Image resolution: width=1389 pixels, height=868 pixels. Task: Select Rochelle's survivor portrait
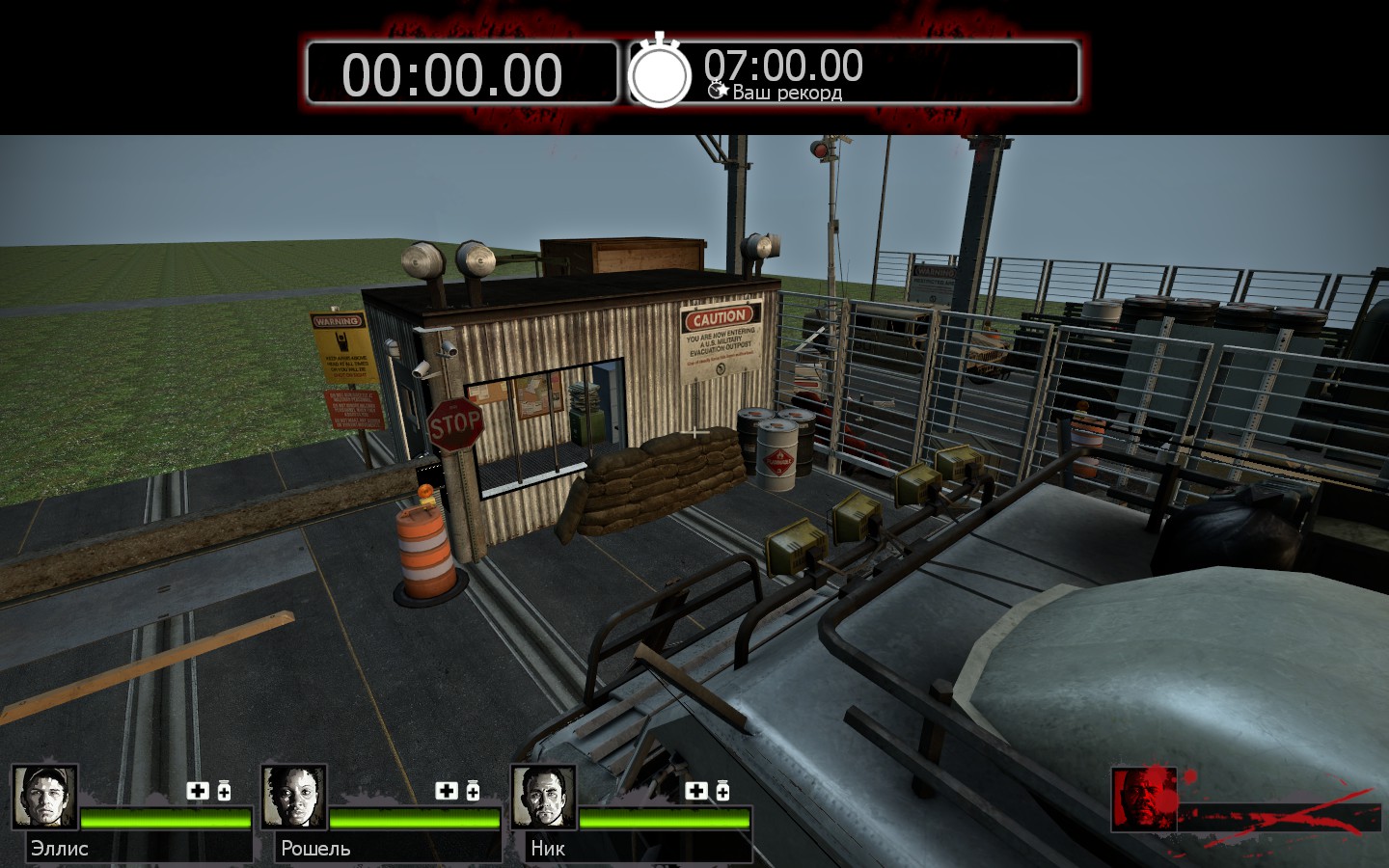coord(294,797)
